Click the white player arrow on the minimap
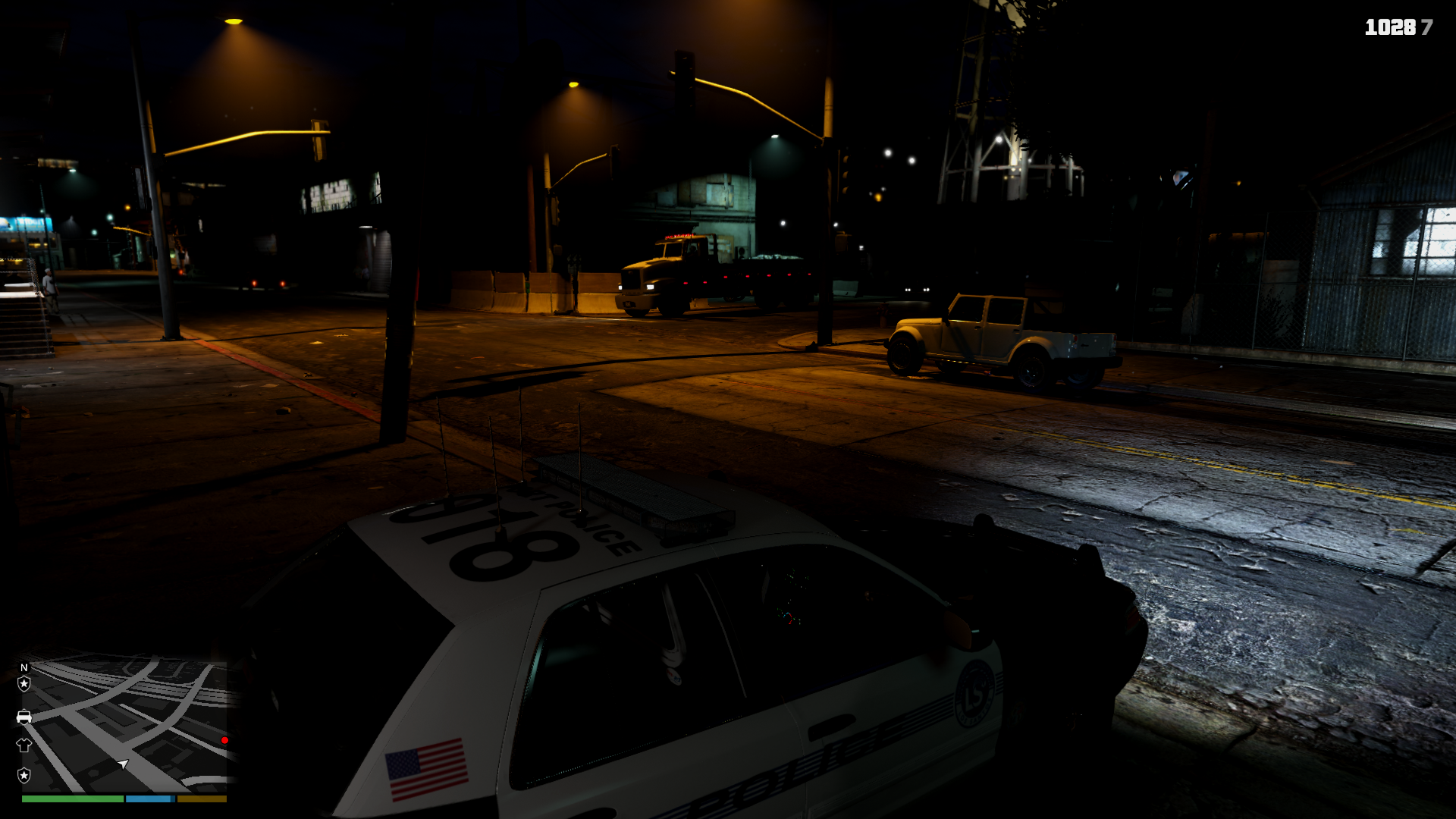Viewport: 1456px width, 819px height. point(124,764)
